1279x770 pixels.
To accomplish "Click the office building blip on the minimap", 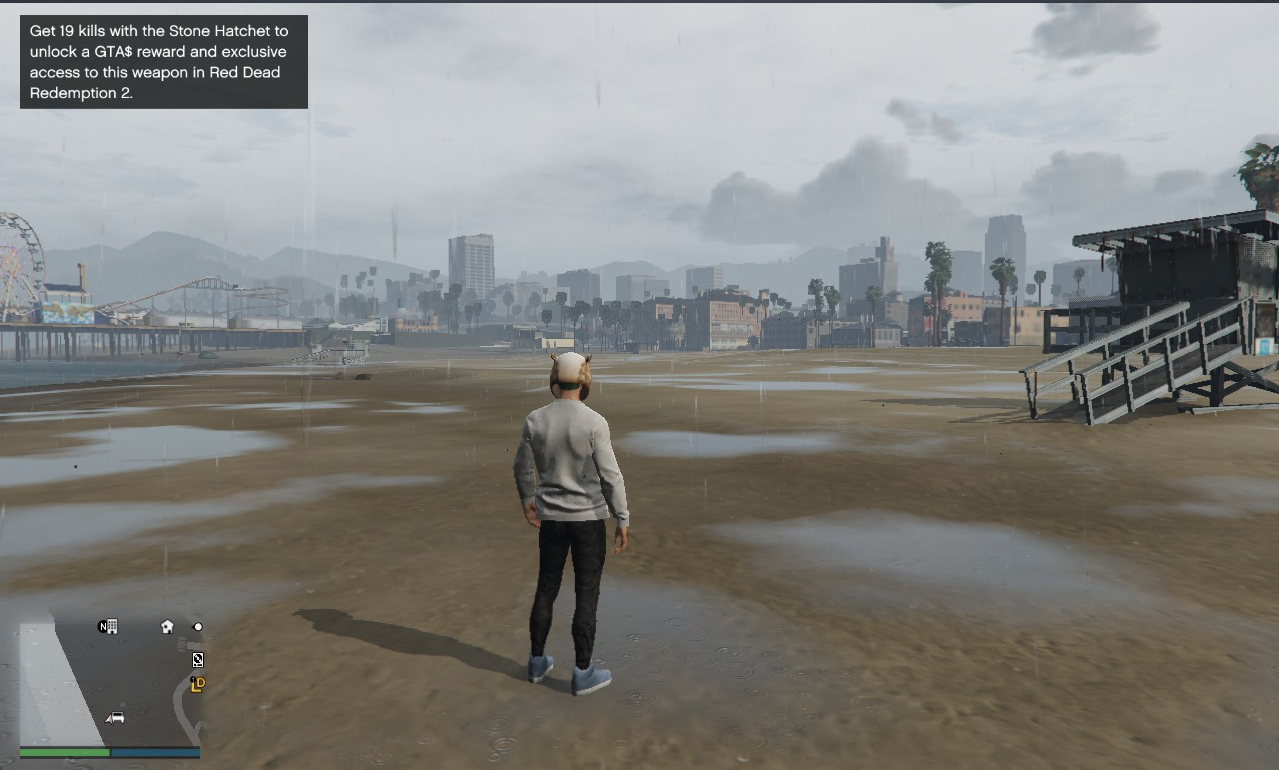I will [x=108, y=627].
